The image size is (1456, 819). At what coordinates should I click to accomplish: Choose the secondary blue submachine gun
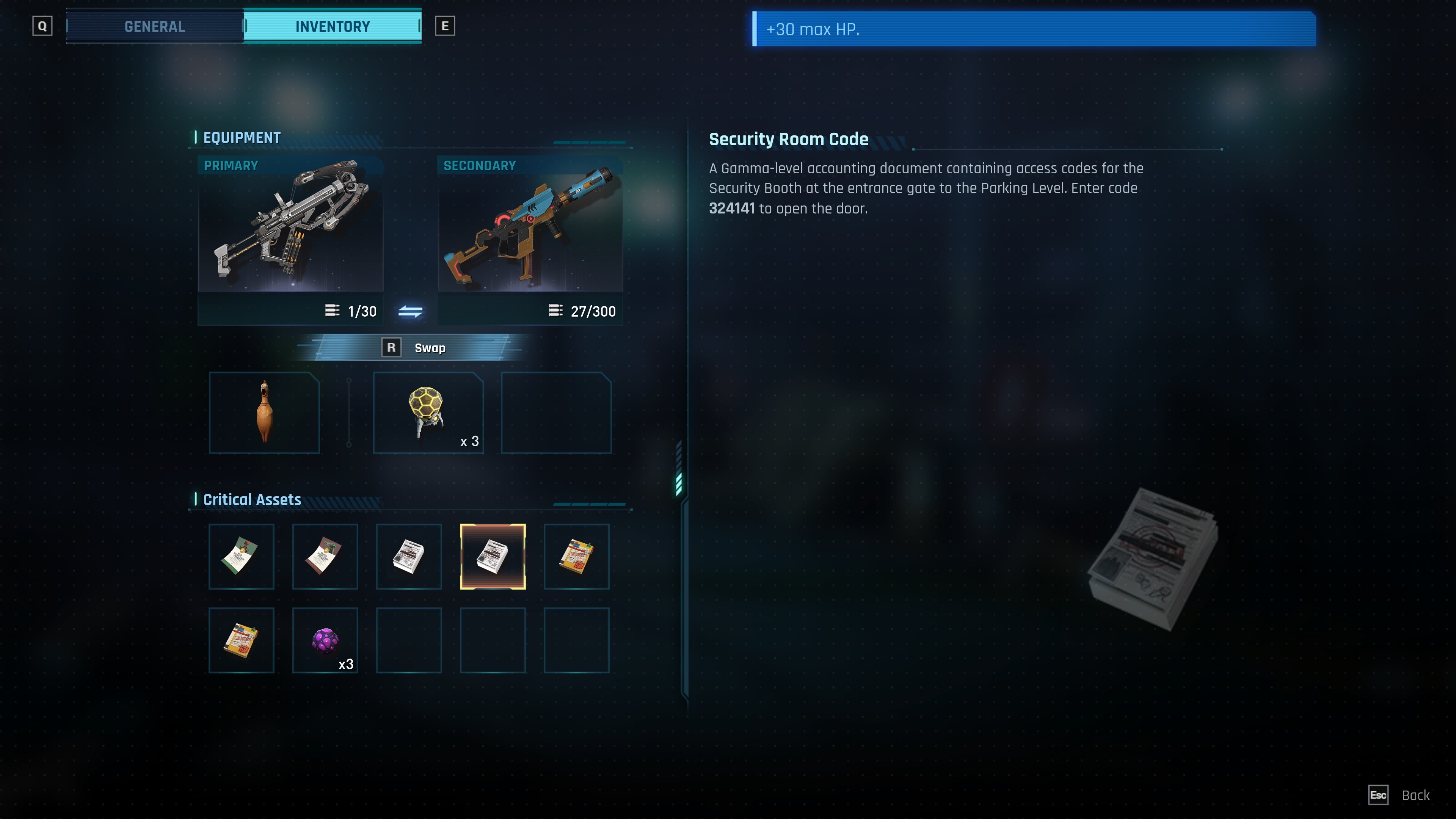pos(530,224)
